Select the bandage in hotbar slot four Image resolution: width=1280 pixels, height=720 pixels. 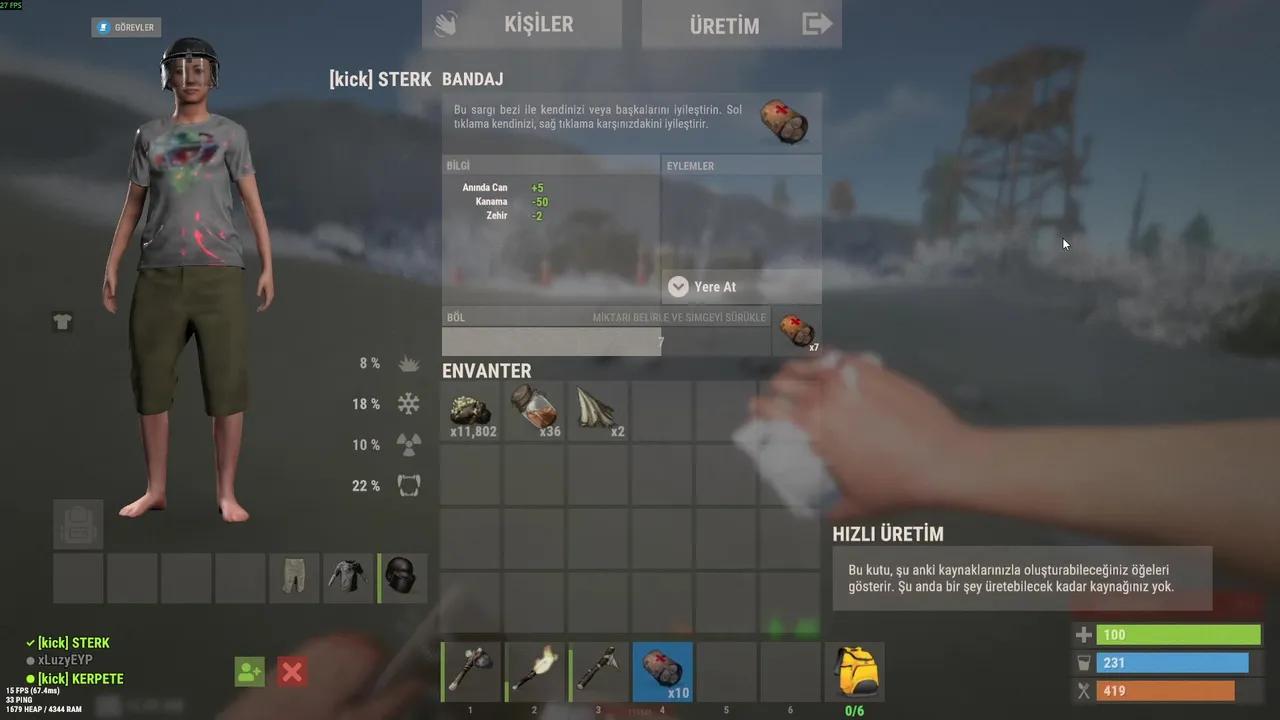[x=662, y=672]
